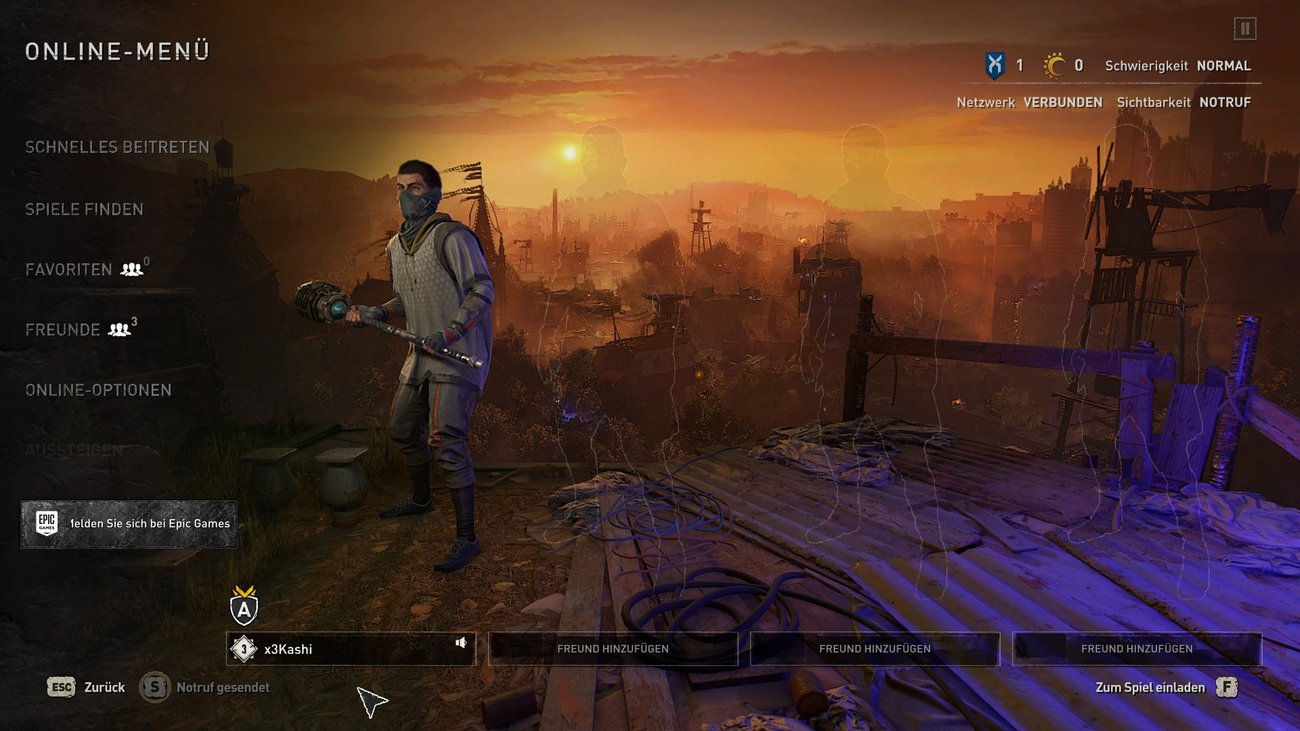
Task: Click the sun-moon currency icon showing 0
Action: (x=1055, y=64)
